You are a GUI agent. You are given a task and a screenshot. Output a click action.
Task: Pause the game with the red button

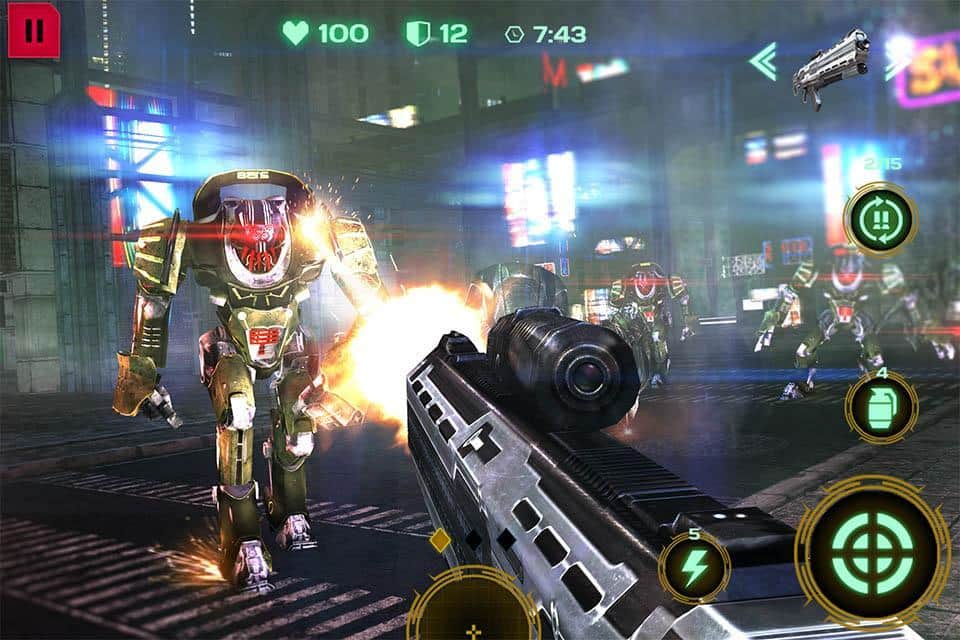click(x=34, y=30)
